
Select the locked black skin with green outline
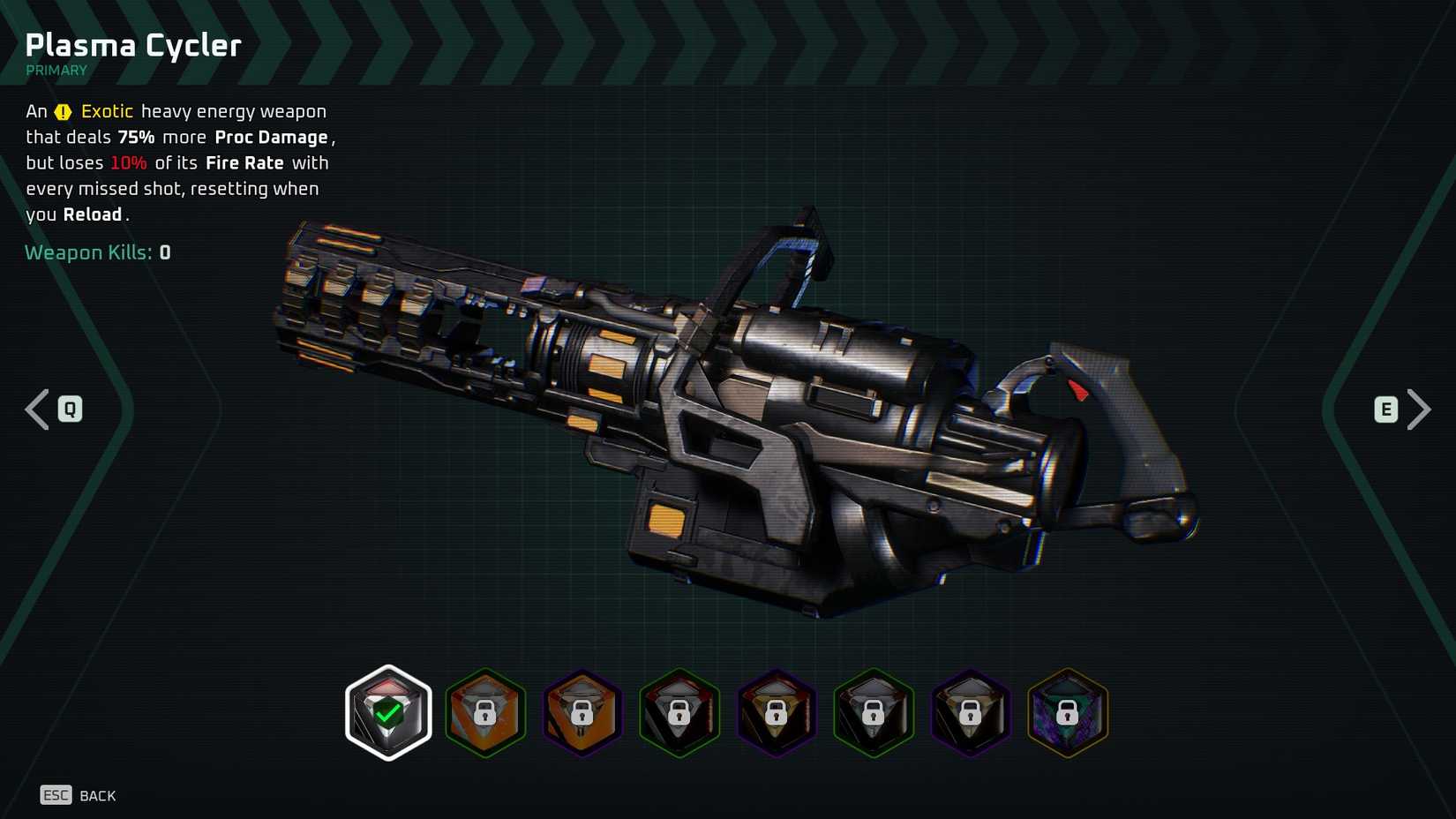pos(873,713)
